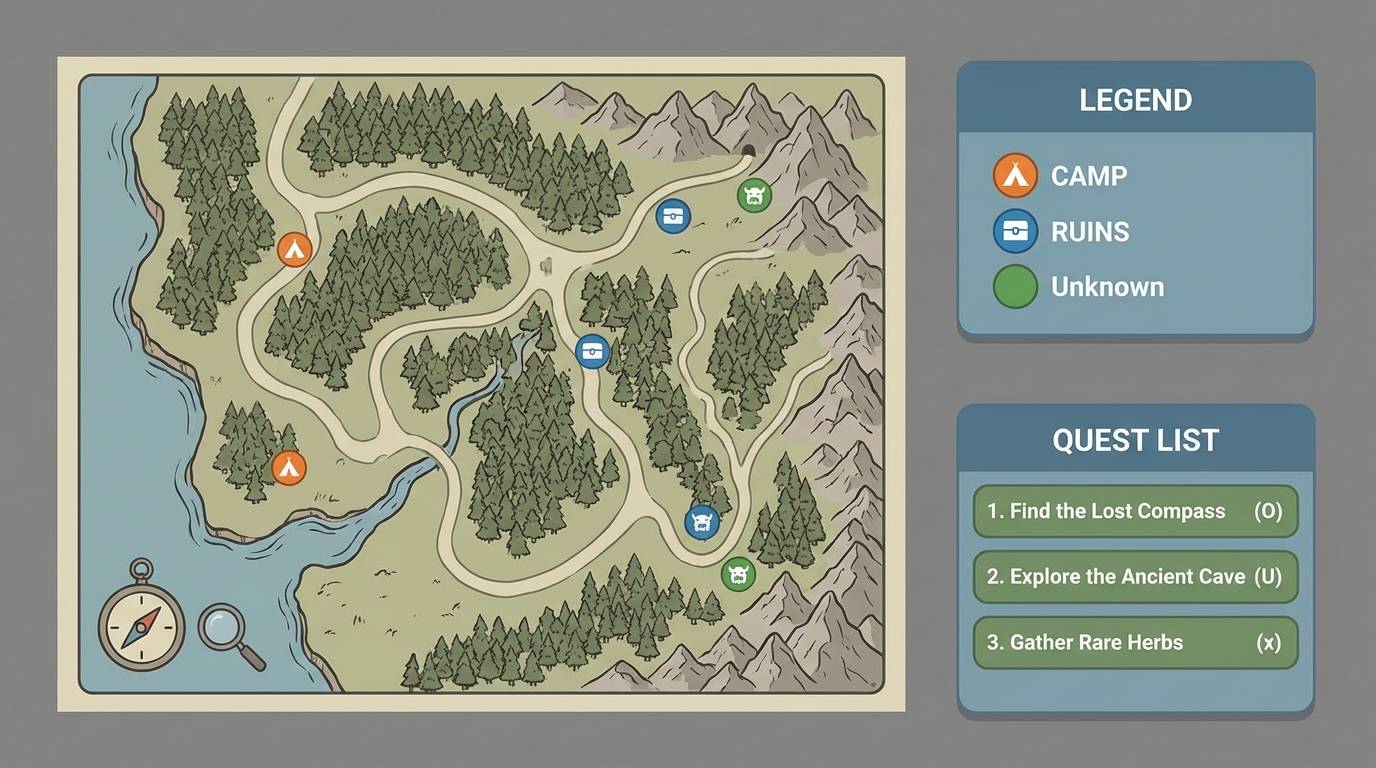This screenshot has width=1376, height=768.
Task: Click the orange CAMP color circle in the legend
Action: tap(1014, 175)
